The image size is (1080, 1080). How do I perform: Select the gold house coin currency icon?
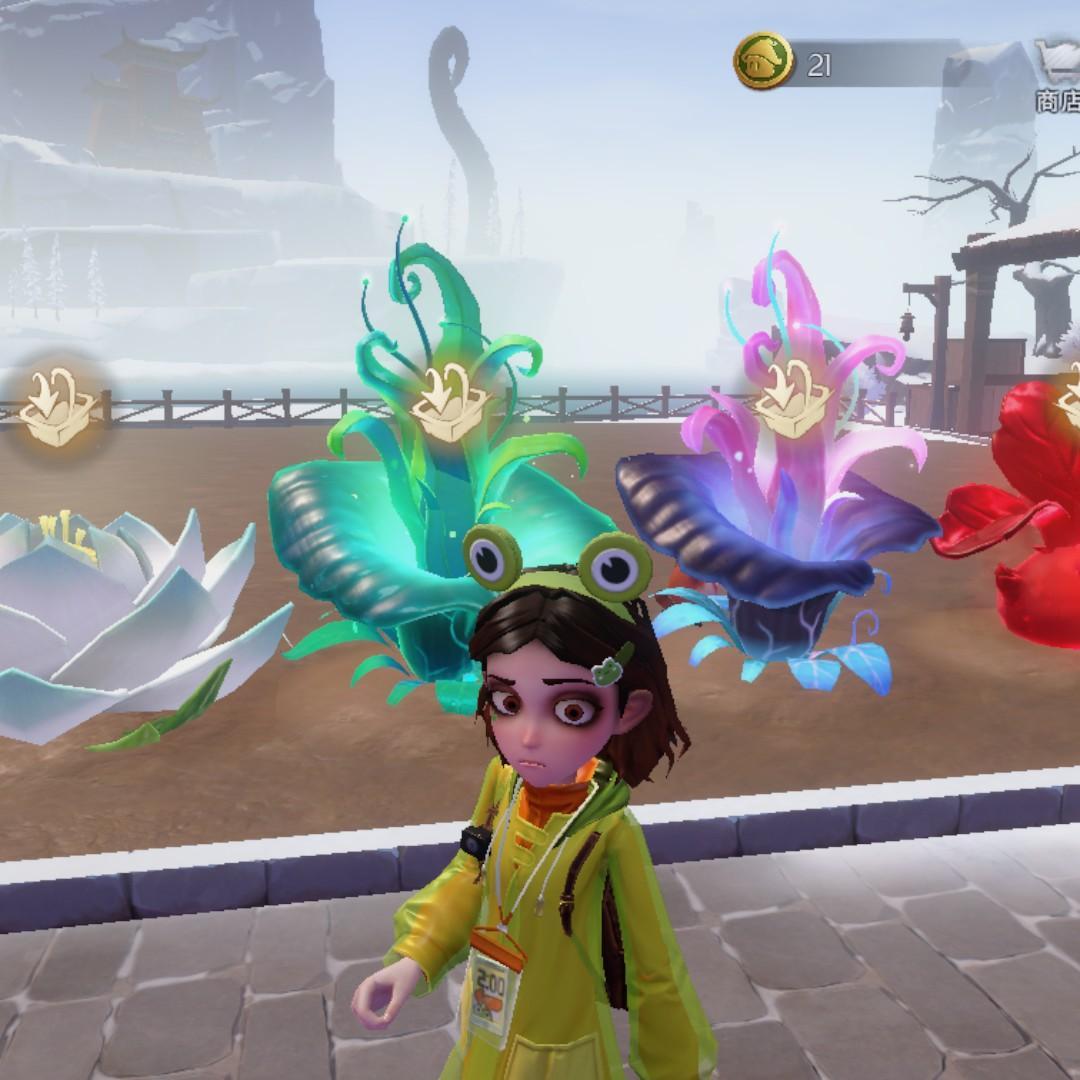tap(763, 63)
